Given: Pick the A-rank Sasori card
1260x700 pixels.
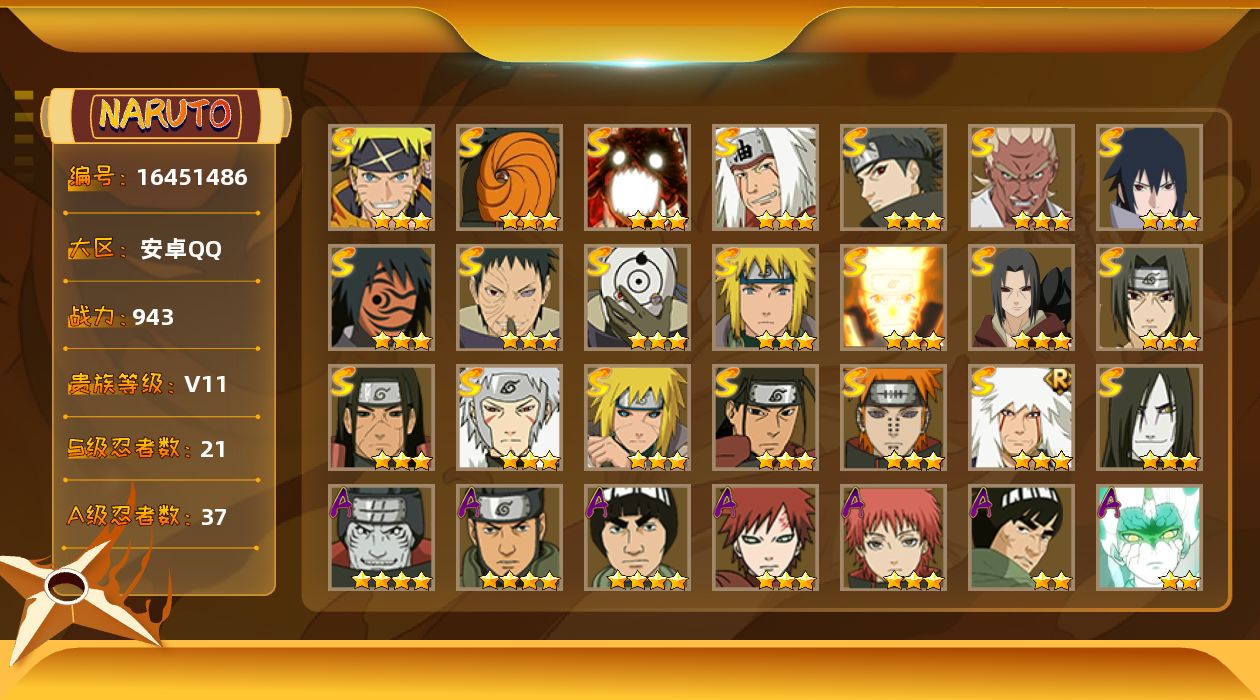Looking at the screenshot, I should tap(893, 537).
